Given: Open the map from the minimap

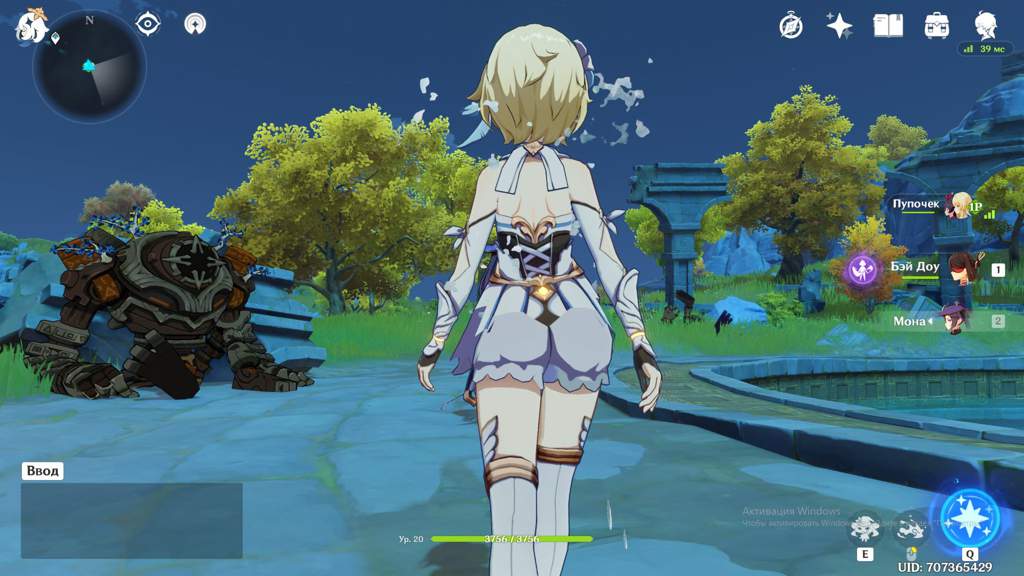Looking at the screenshot, I should 89,66.
